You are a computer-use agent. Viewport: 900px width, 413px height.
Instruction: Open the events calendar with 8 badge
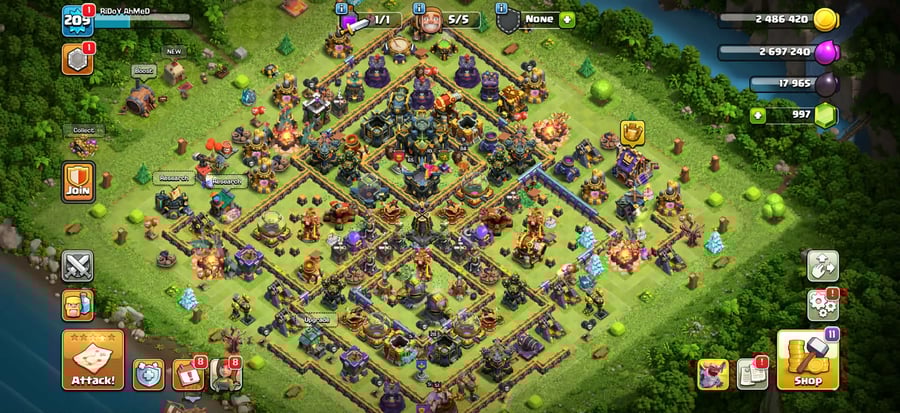pos(187,373)
